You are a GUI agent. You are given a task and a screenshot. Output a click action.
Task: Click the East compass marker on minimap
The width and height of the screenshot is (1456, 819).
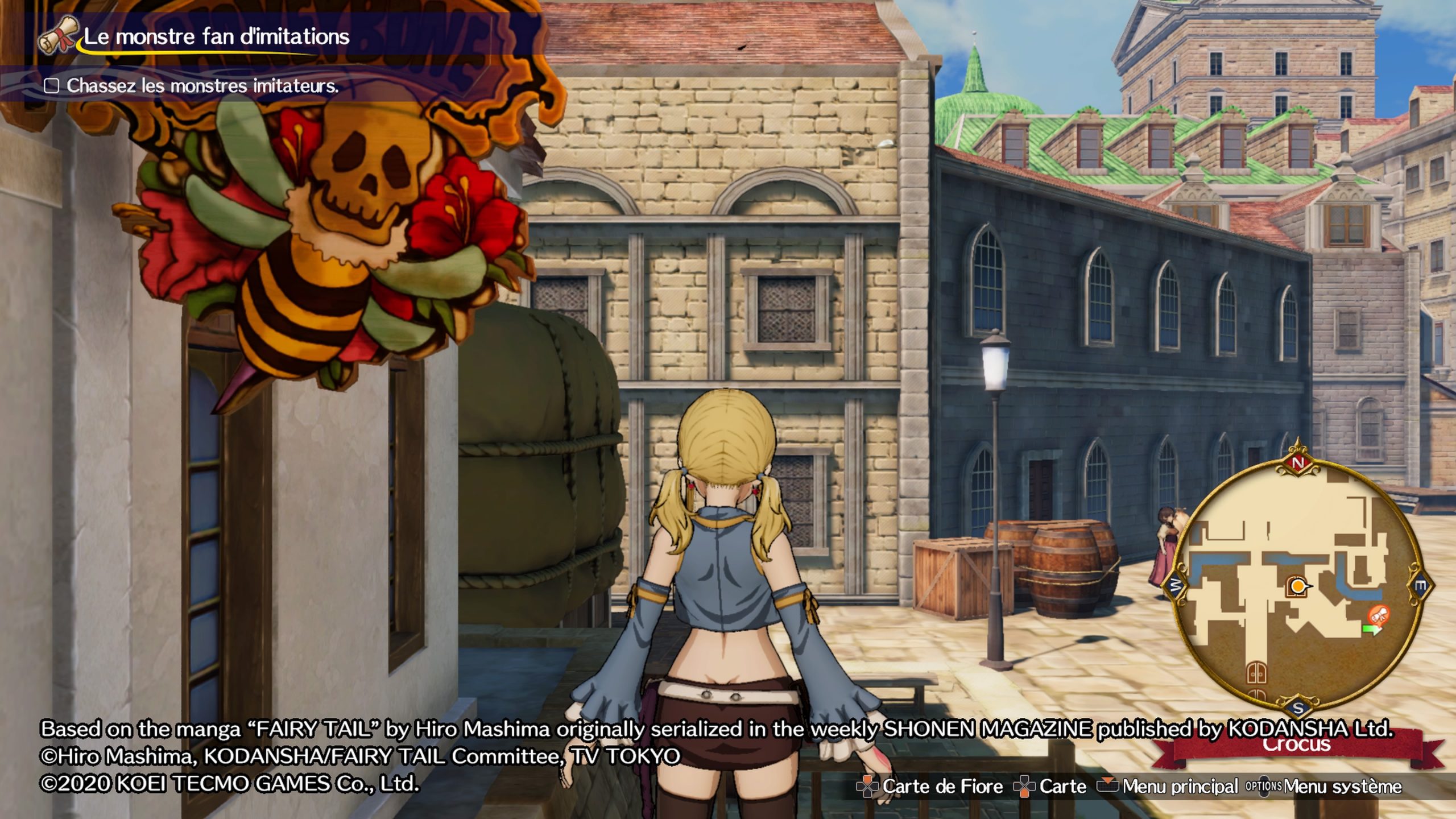[x=1420, y=586]
